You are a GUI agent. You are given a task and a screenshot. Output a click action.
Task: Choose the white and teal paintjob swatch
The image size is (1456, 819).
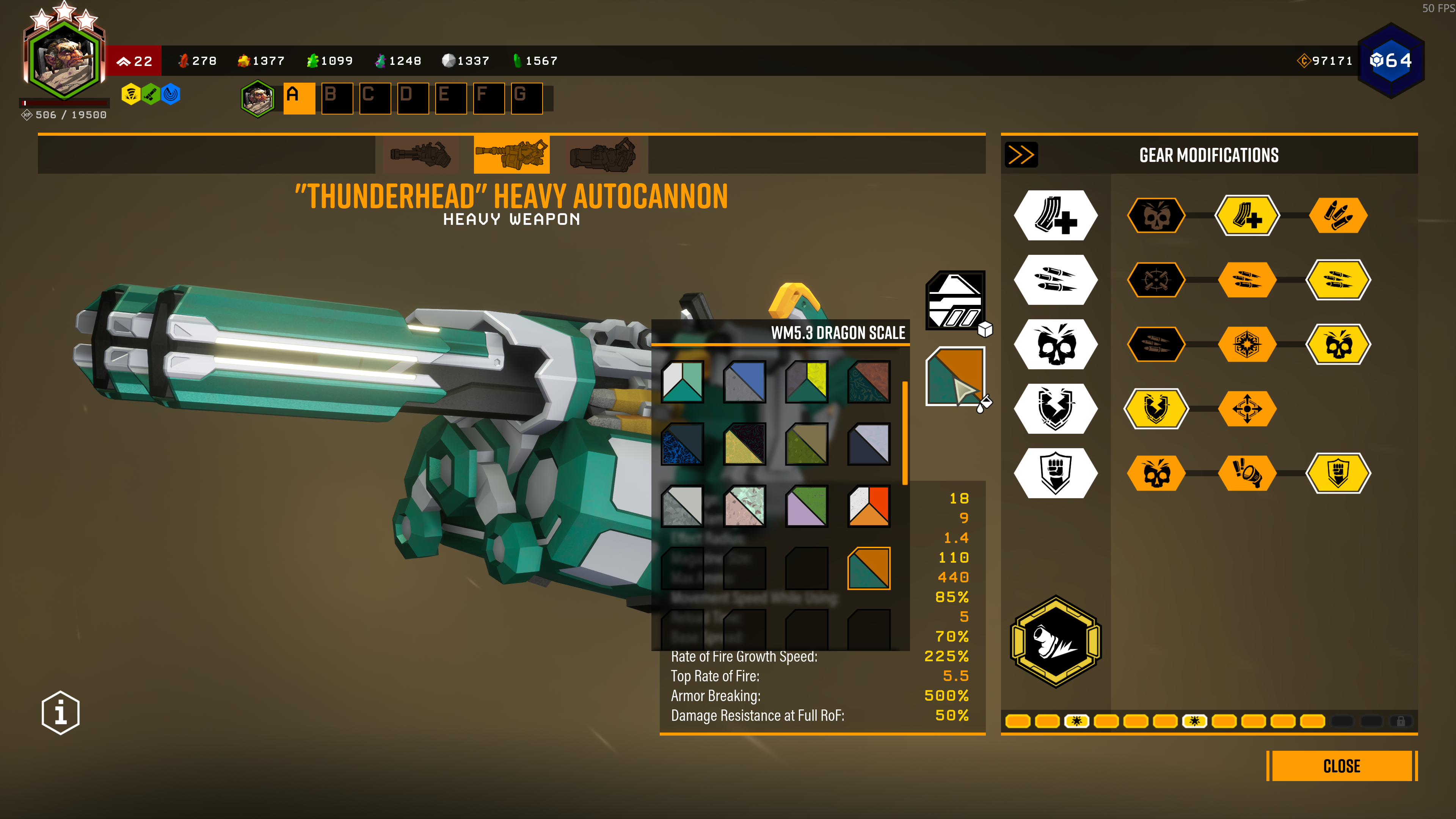coord(682,381)
